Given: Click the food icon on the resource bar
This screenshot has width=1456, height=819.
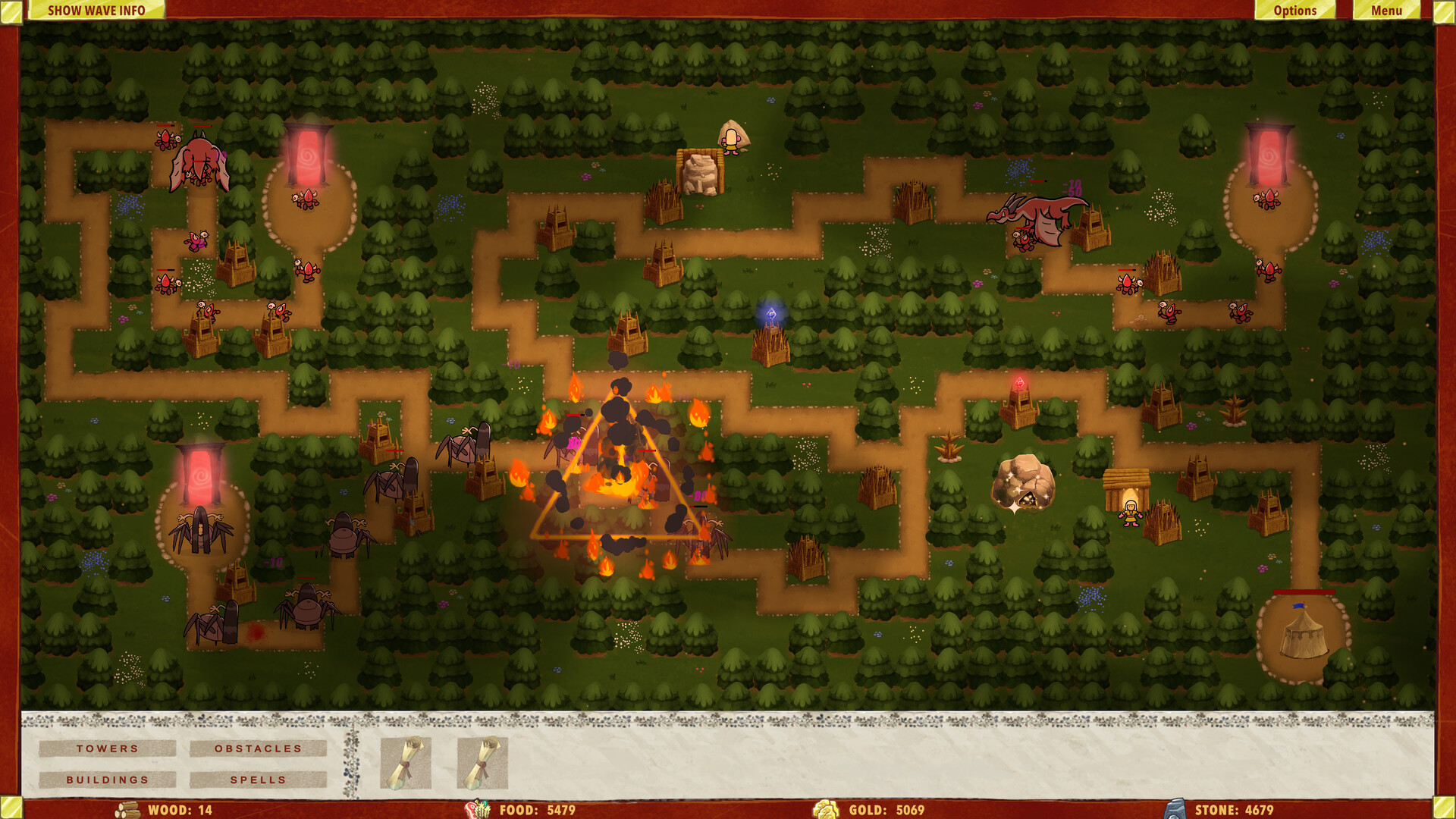Looking at the screenshot, I should point(478,810).
